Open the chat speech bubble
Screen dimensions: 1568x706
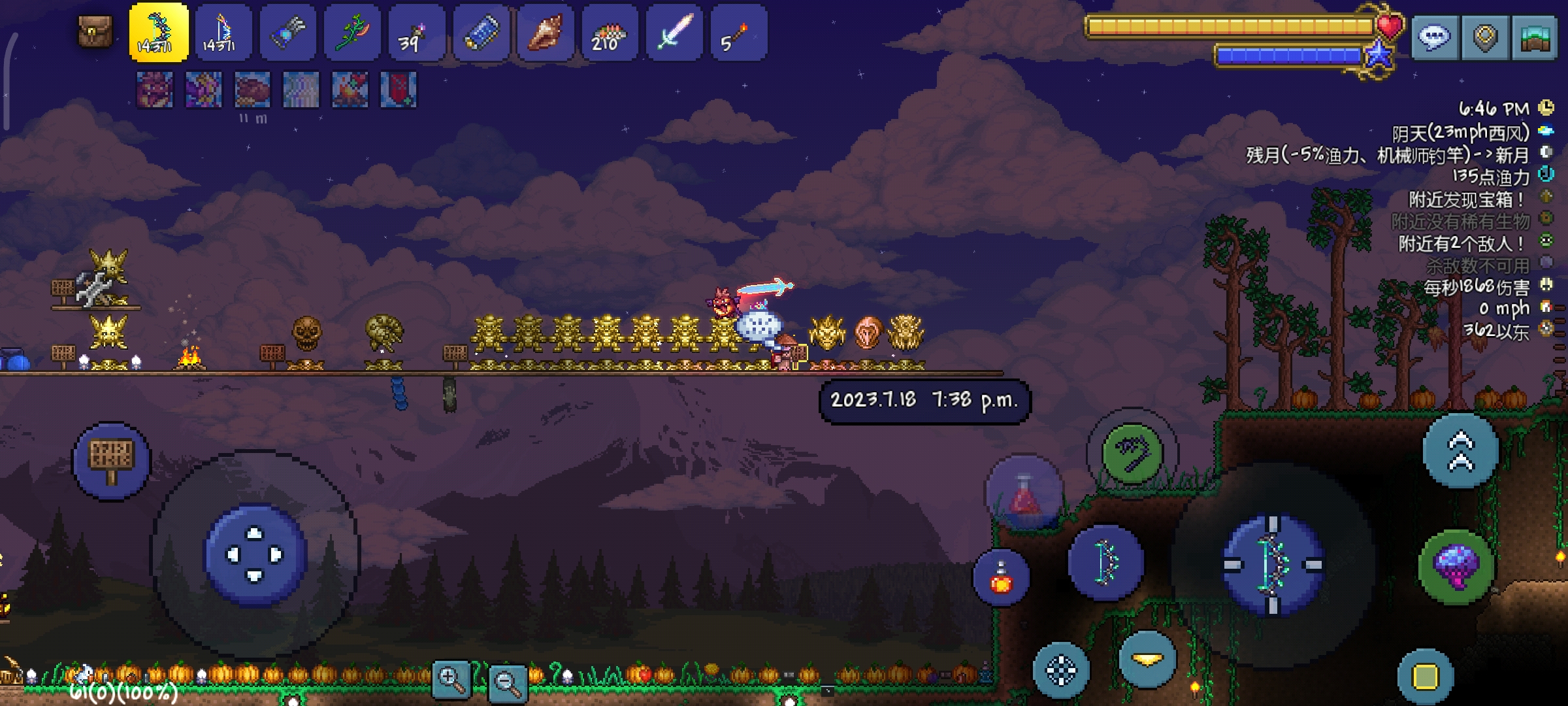[x=1434, y=38]
